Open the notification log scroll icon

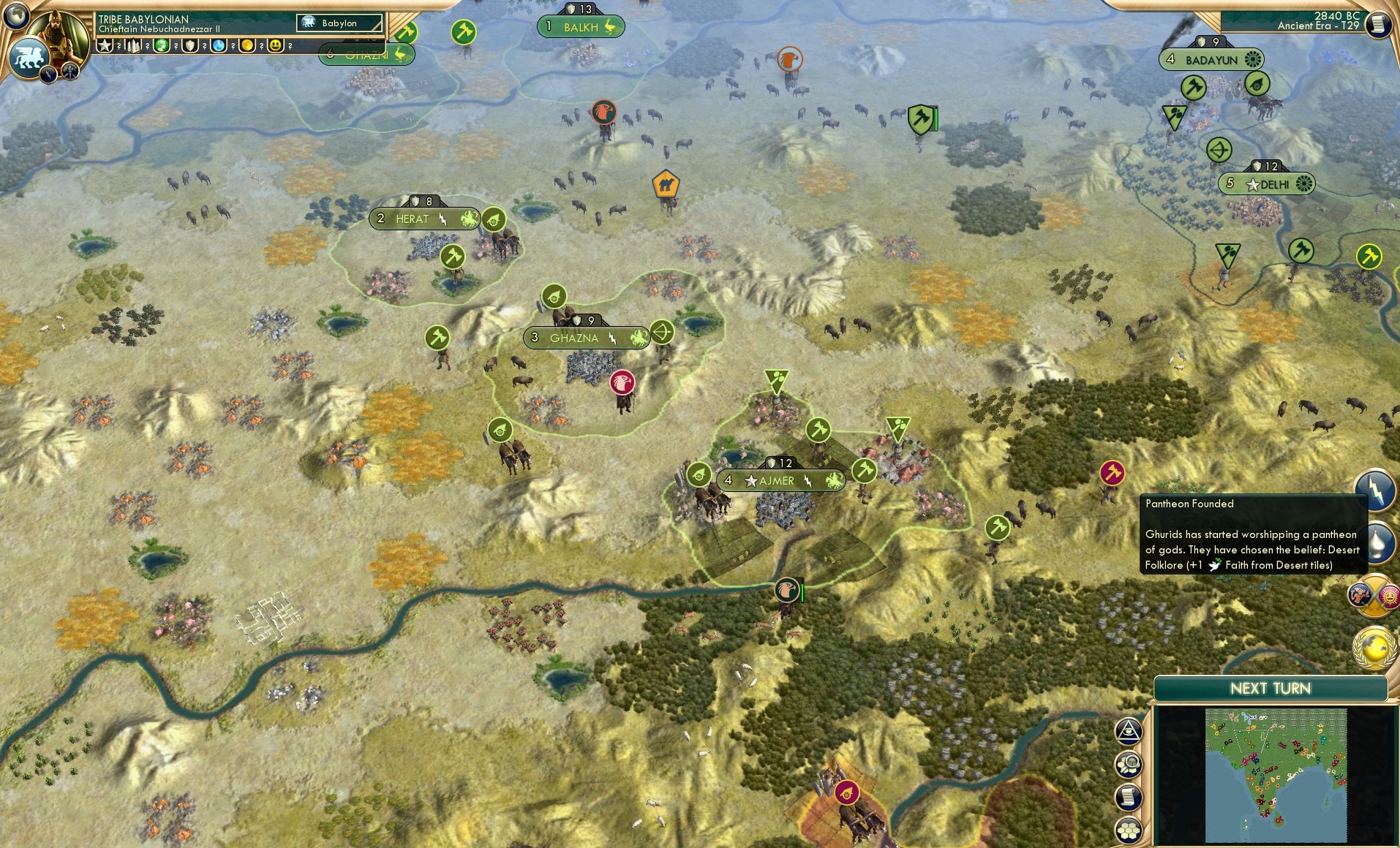(1127, 797)
